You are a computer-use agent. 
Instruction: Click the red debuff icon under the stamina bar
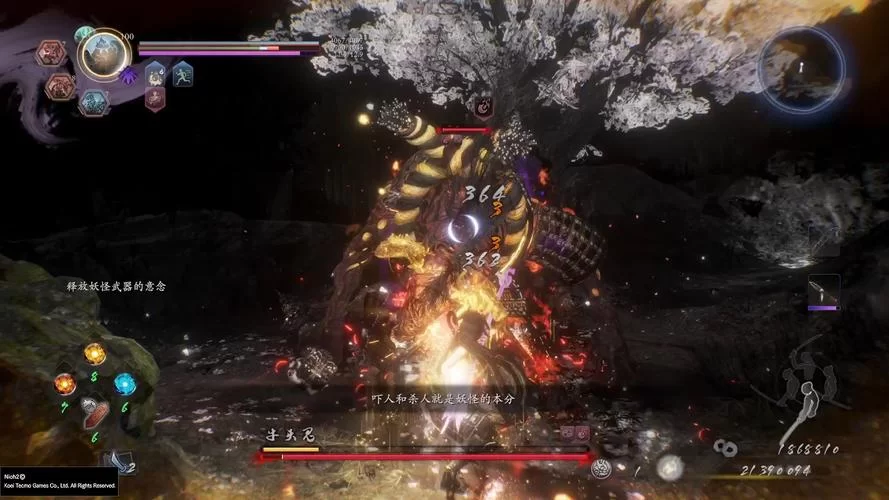(156, 98)
